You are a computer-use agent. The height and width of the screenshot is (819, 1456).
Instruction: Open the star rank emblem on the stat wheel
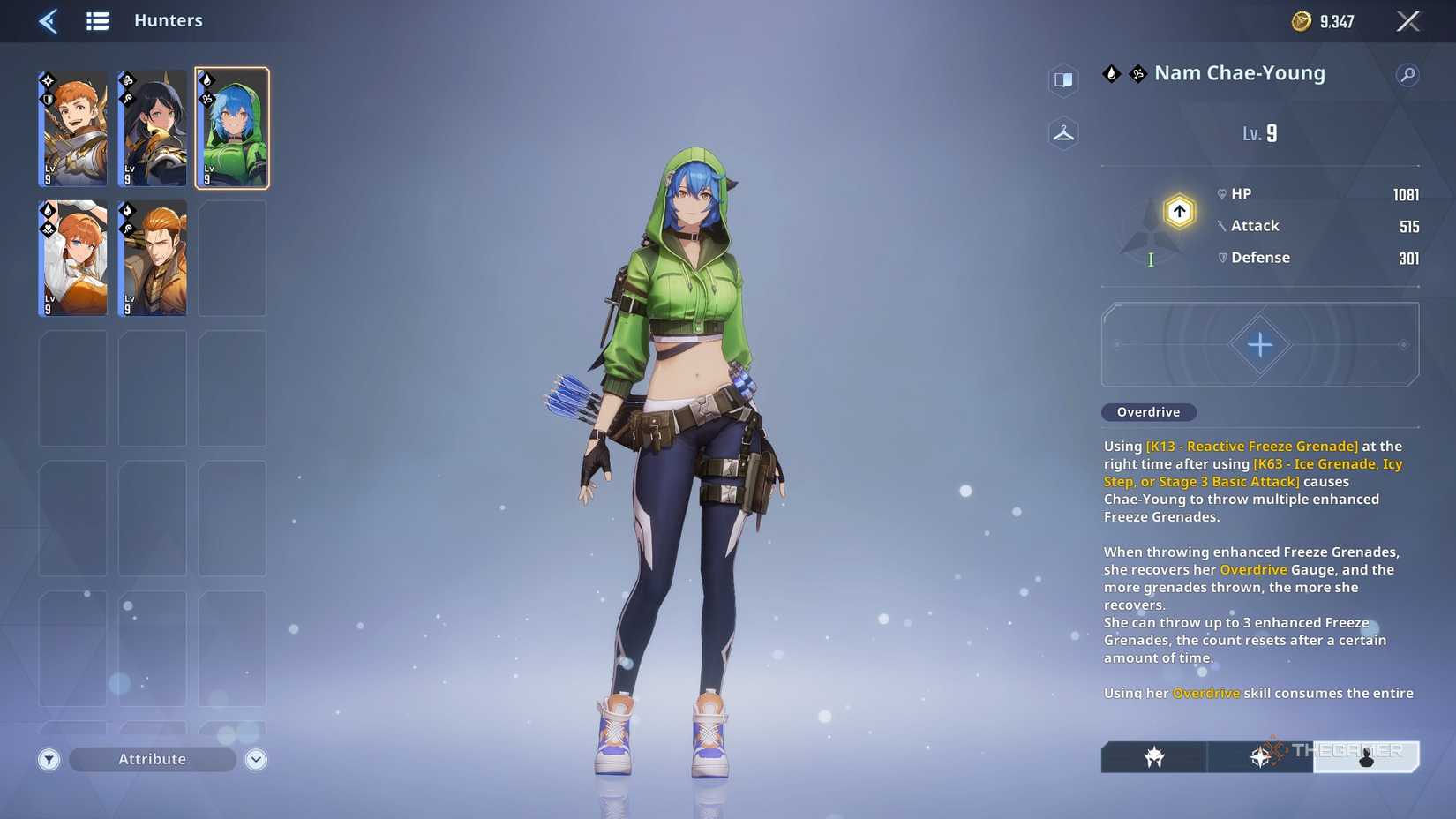tap(1178, 210)
